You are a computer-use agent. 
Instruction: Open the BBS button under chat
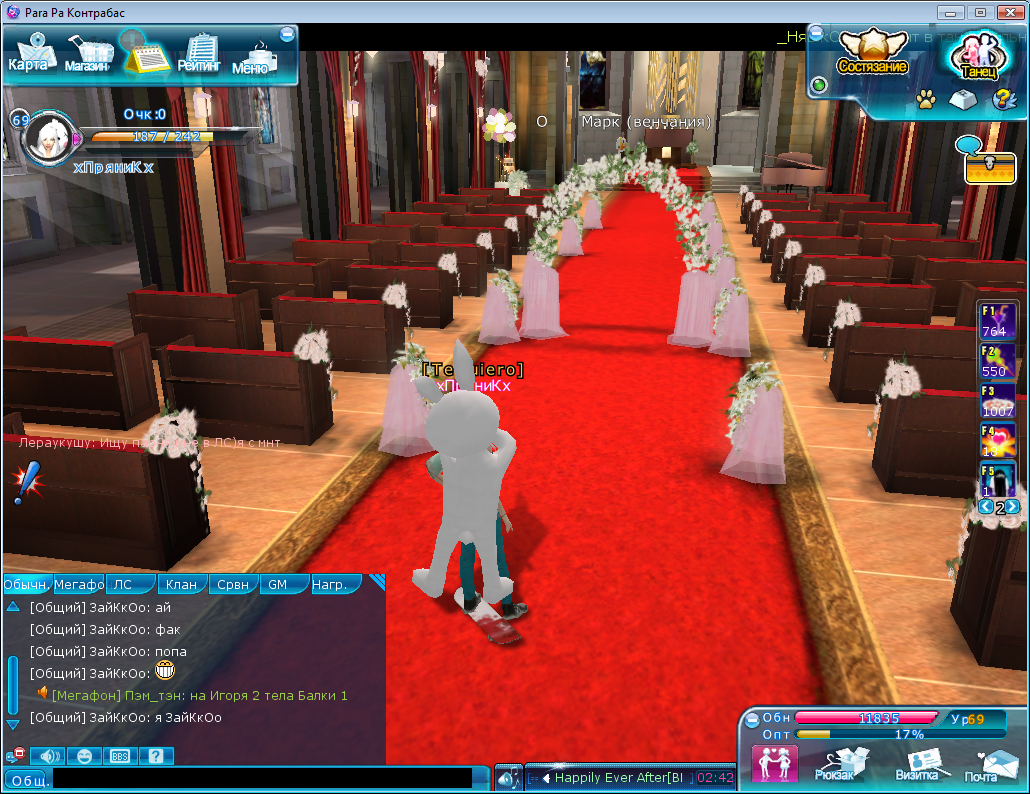(120, 756)
